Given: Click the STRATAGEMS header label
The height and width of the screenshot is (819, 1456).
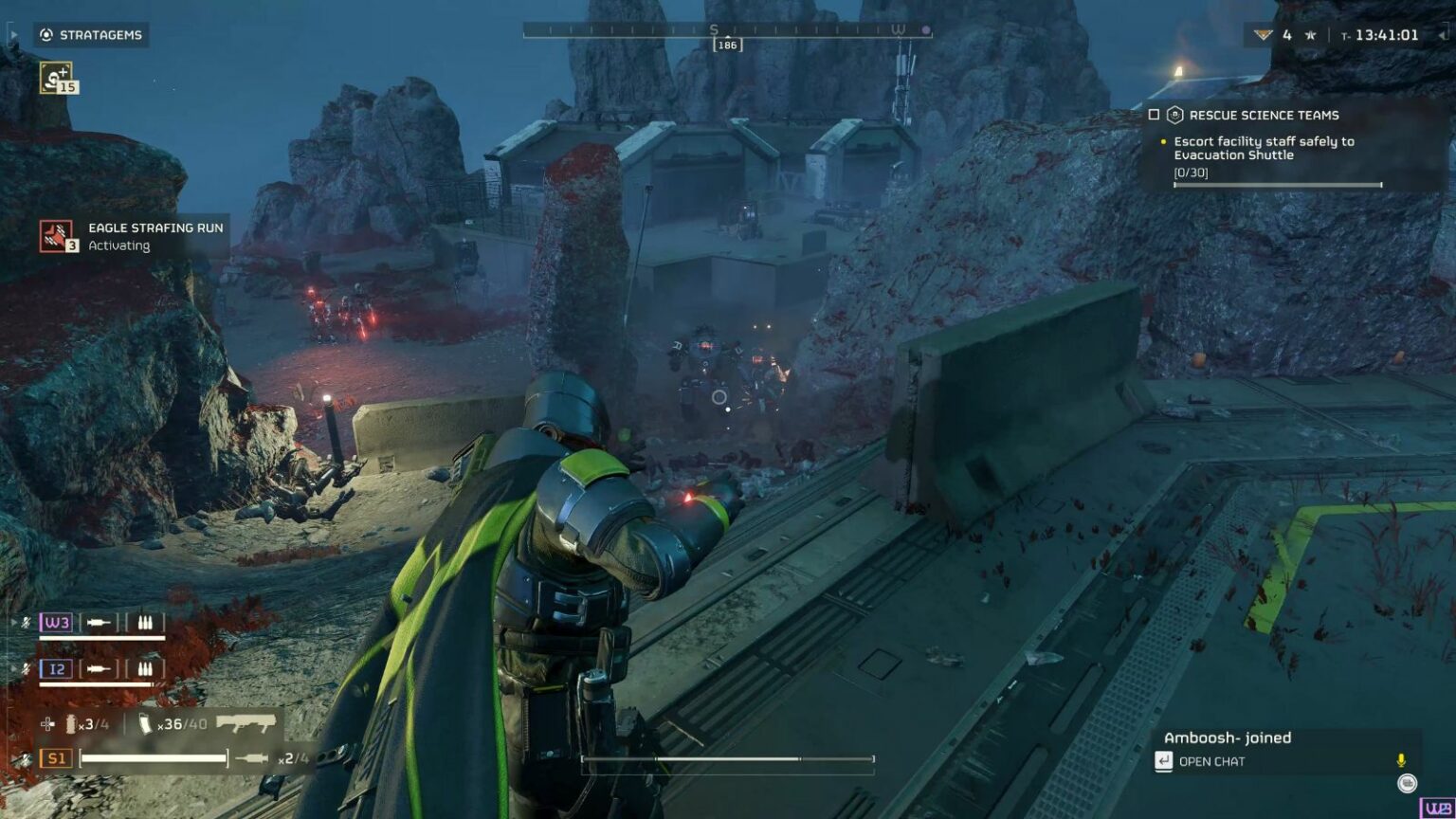Looking at the screenshot, I should pos(100,35).
